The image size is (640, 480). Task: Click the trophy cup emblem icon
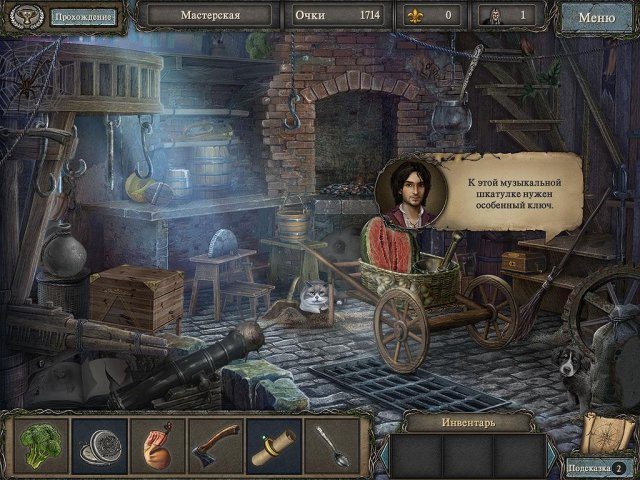pyautogui.click(x=24, y=17)
